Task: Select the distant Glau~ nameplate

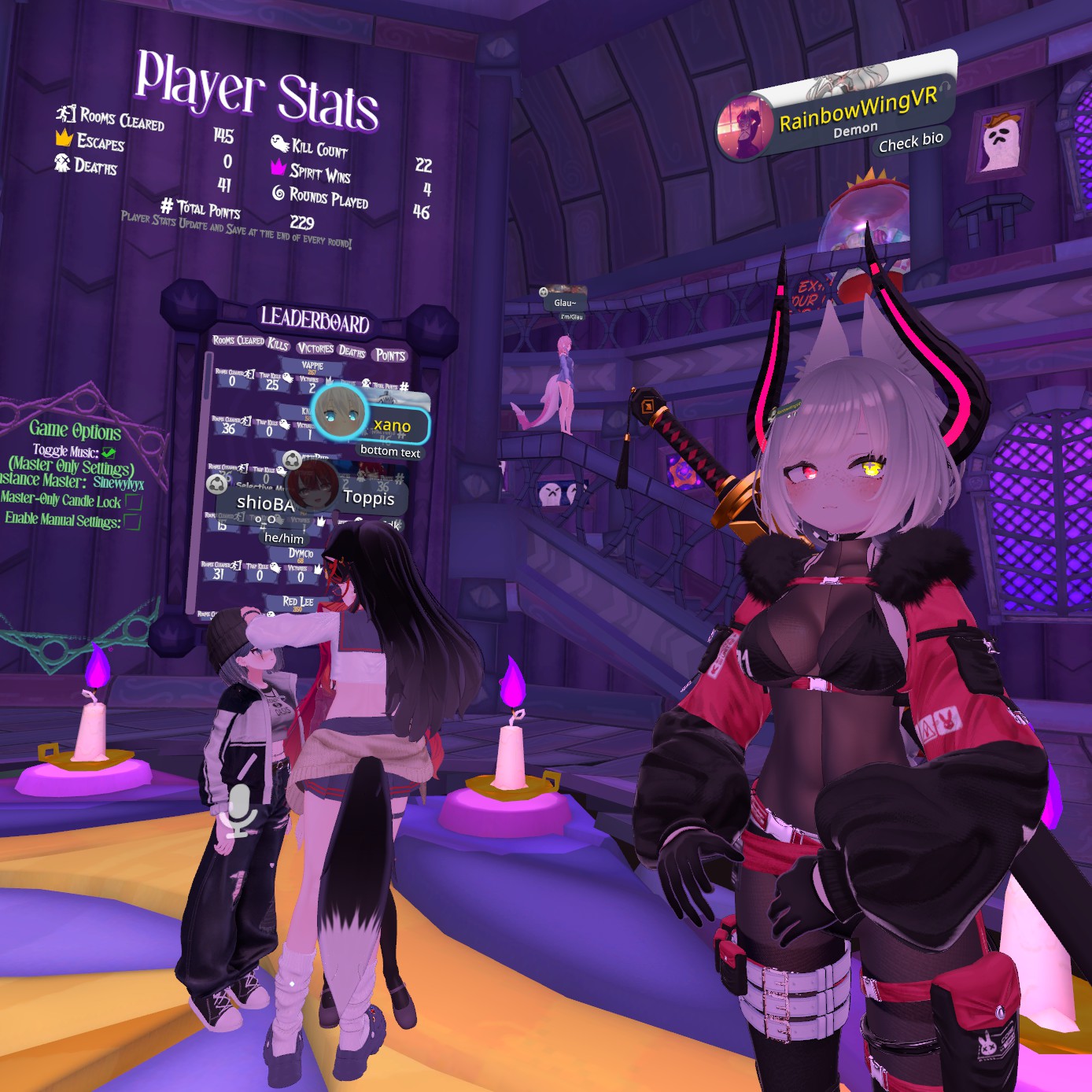Action: (x=565, y=302)
